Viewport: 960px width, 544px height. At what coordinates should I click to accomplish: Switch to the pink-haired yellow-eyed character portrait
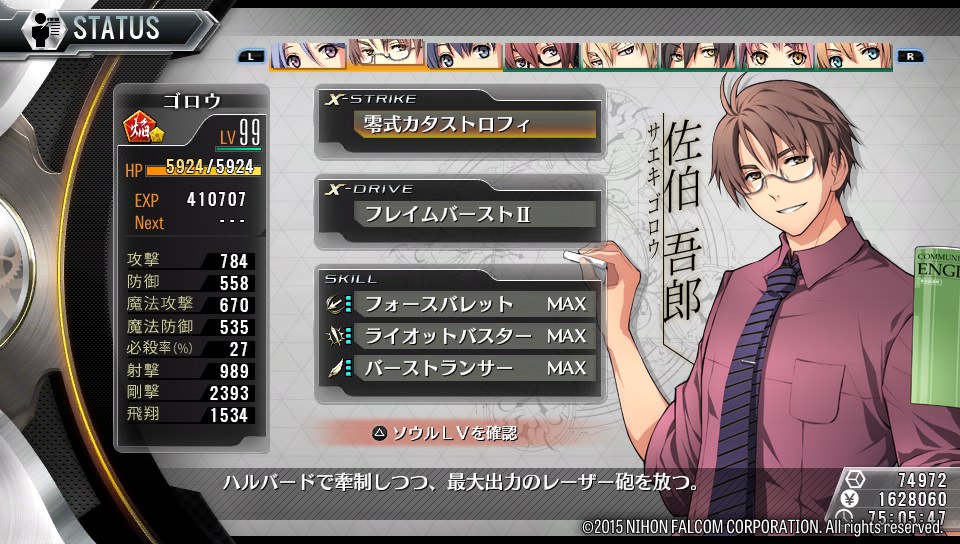(776, 55)
